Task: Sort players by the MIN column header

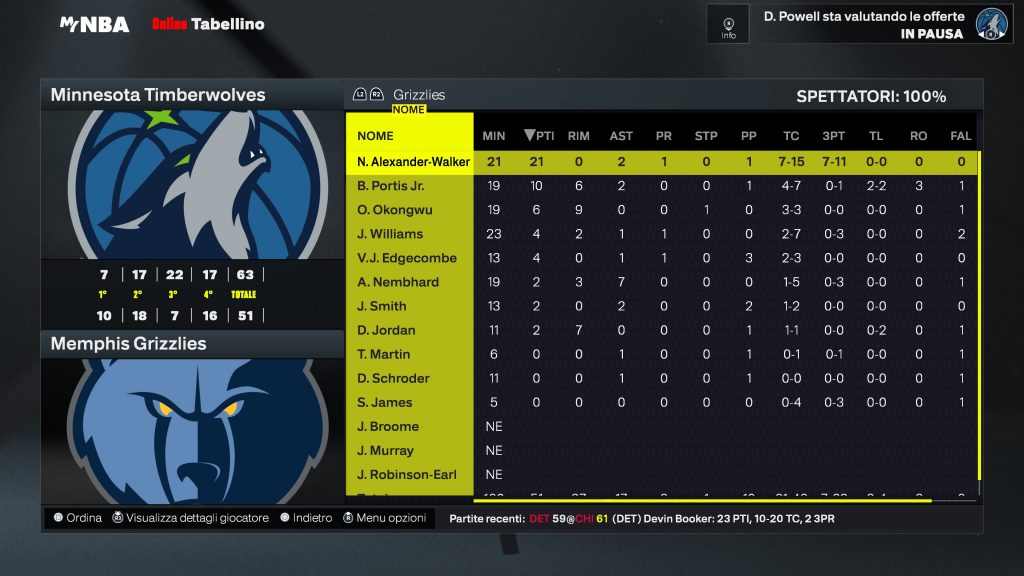Action: point(494,136)
